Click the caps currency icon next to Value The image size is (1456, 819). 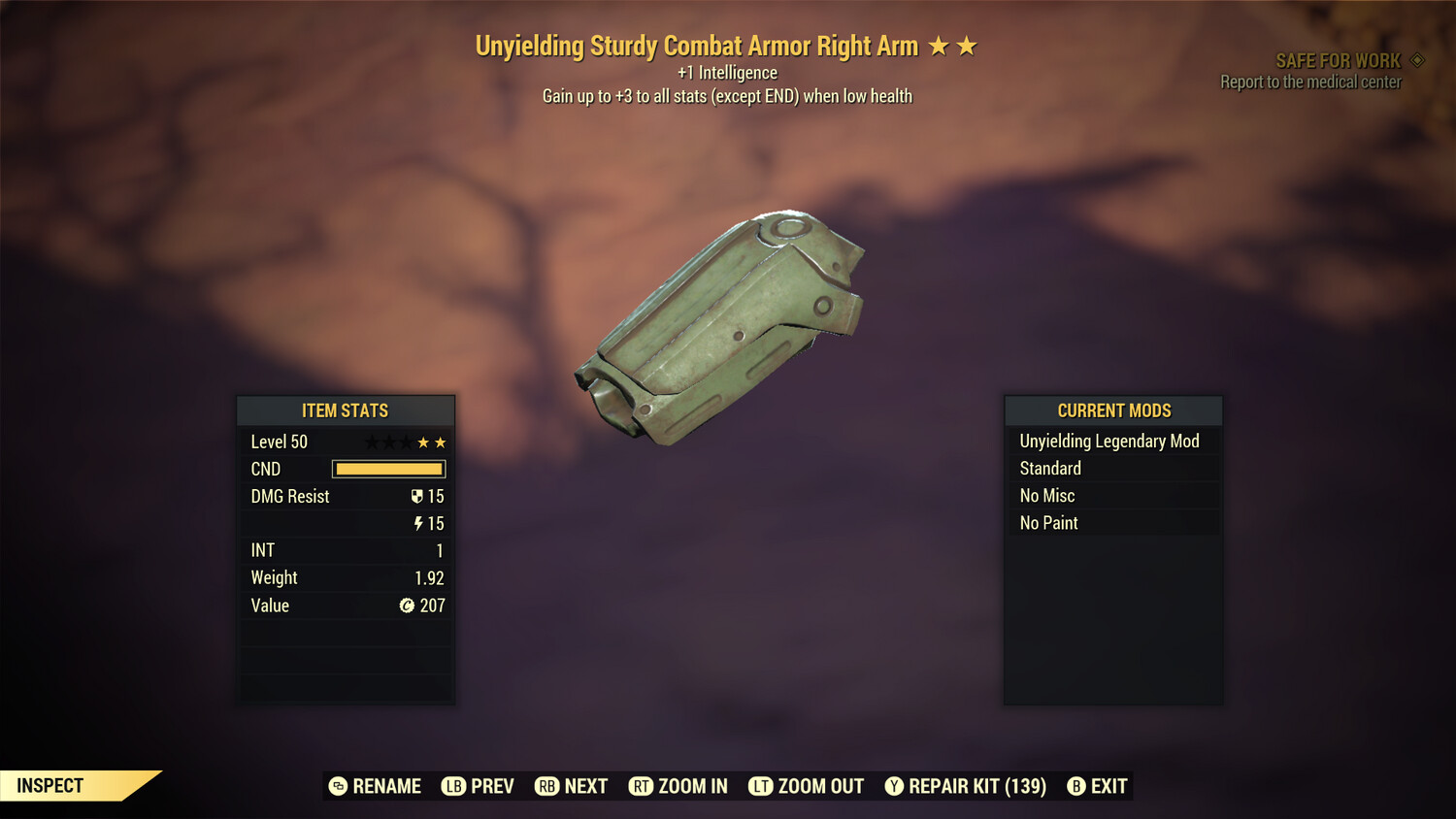tap(409, 606)
